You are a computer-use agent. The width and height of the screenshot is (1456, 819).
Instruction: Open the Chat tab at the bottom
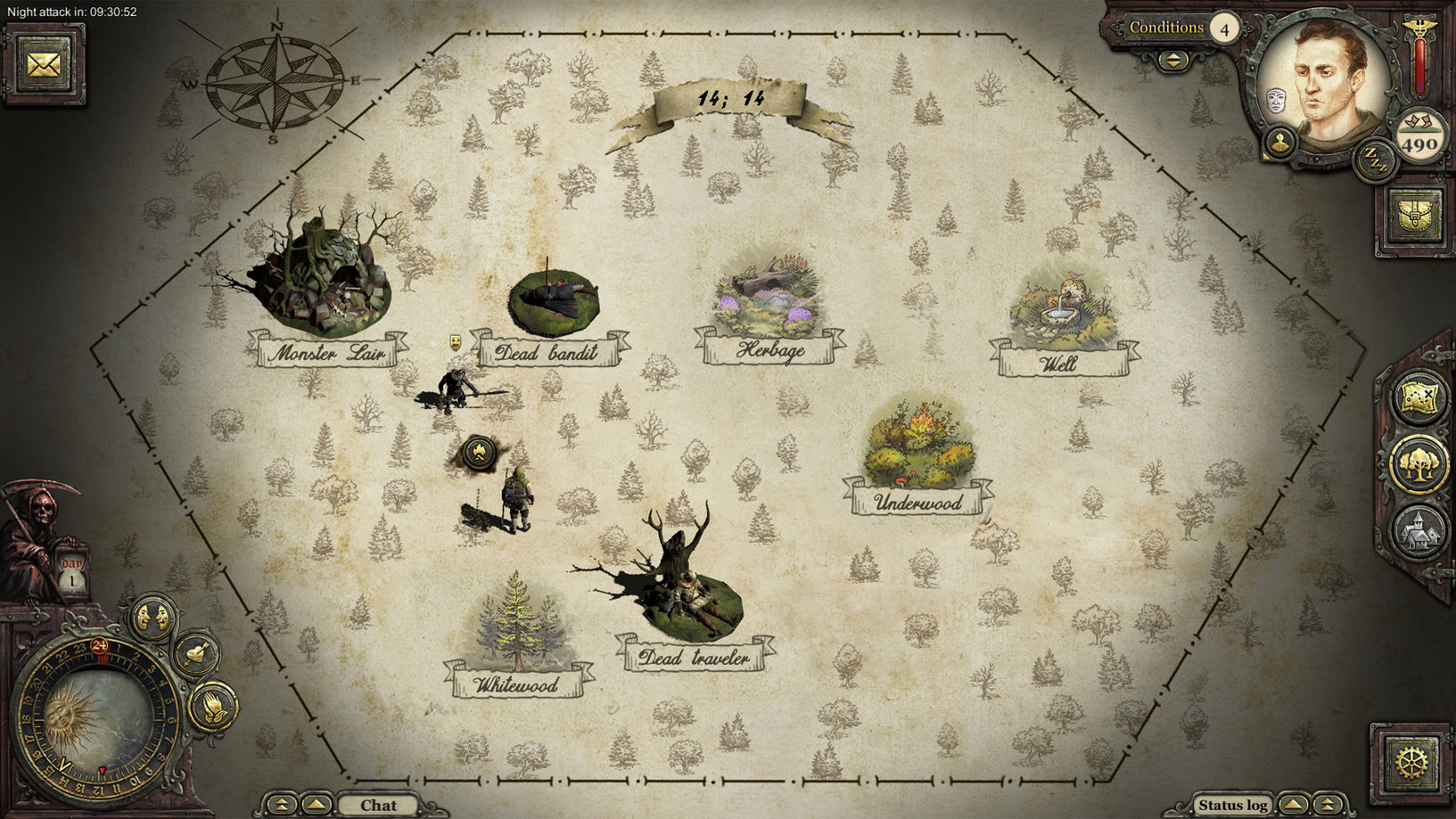(x=378, y=805)
